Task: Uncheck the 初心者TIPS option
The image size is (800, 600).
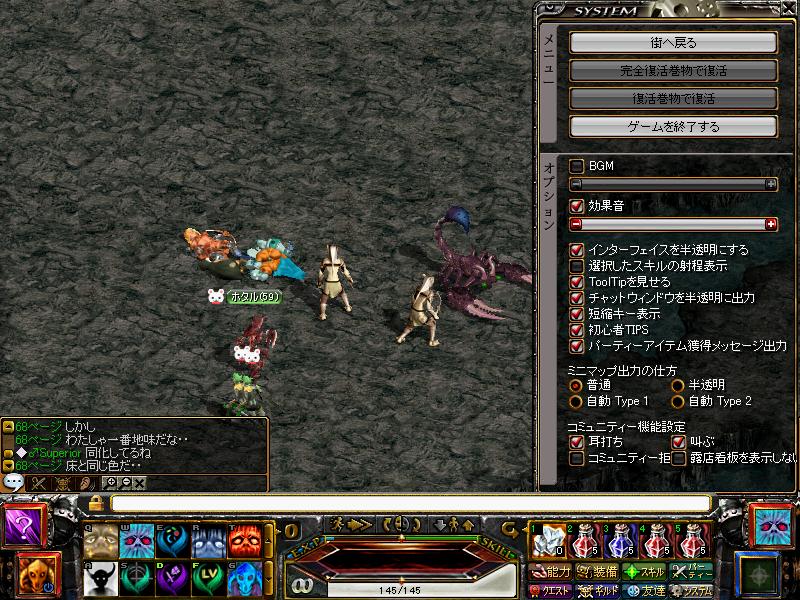Action: [576, 330]
